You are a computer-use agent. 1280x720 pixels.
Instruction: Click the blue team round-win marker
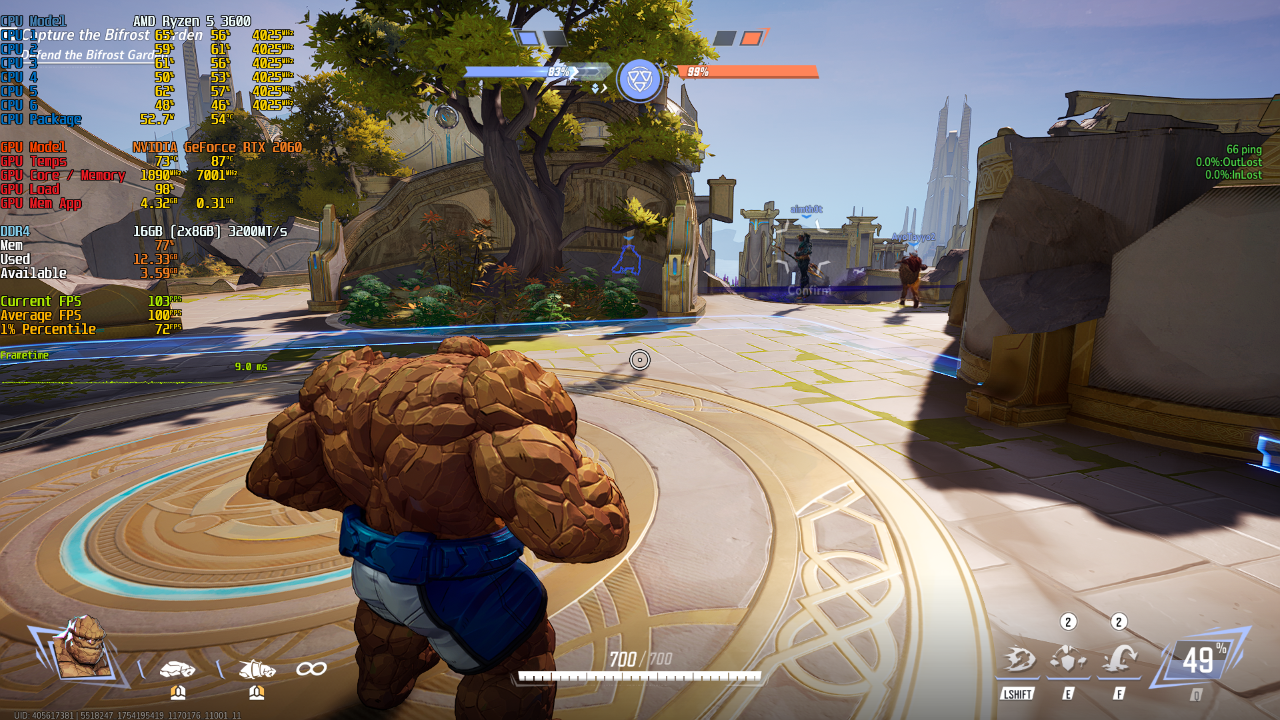526,38
